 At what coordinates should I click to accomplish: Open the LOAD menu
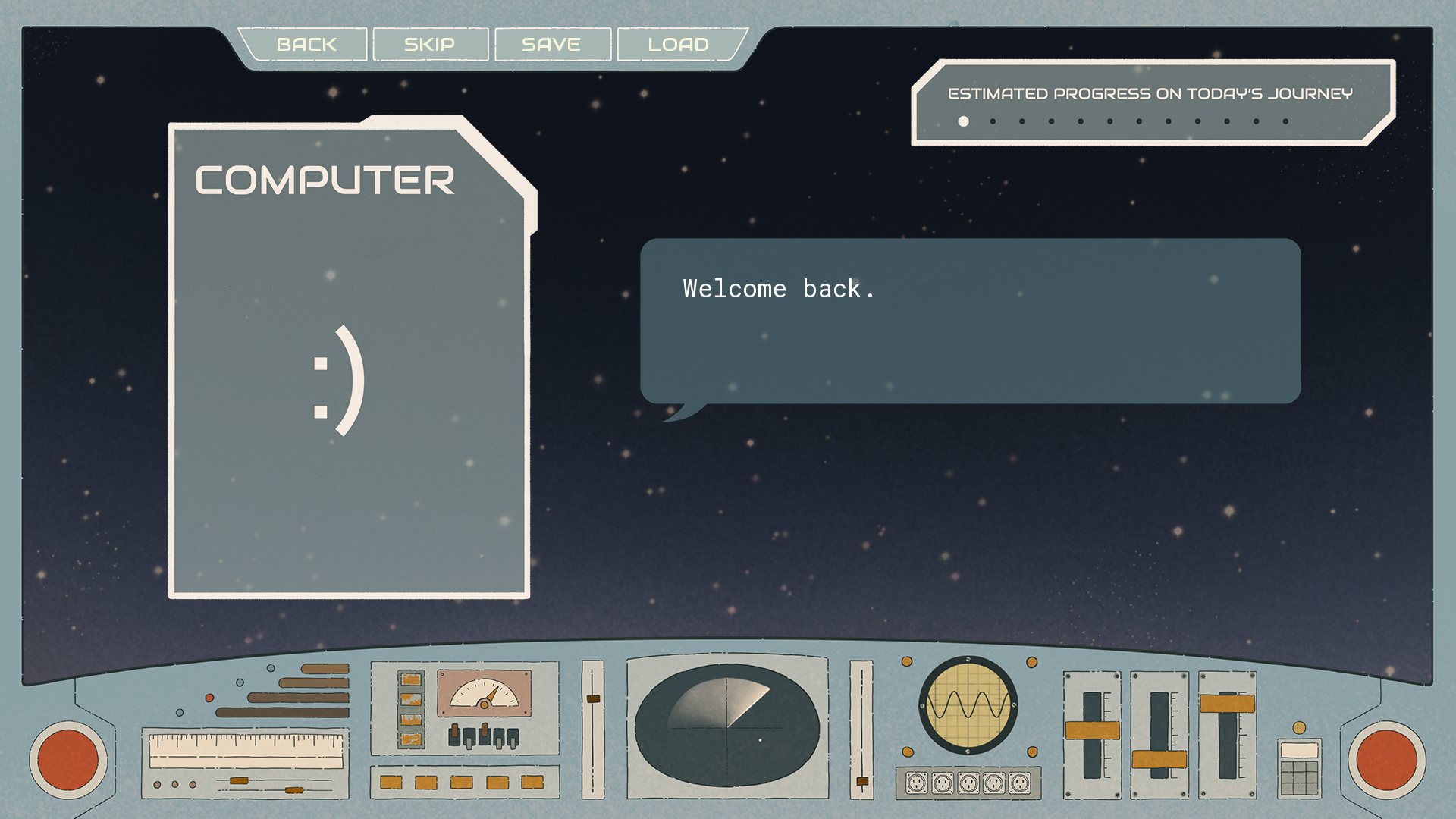tap(679, 45)
